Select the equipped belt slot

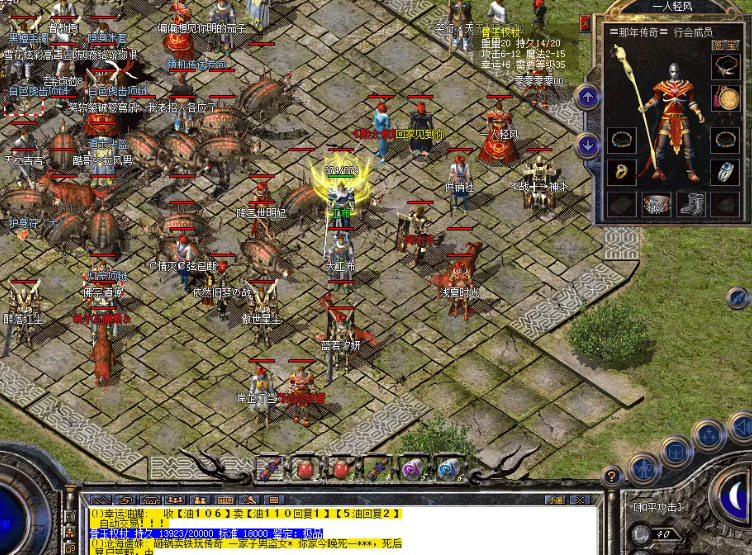pos(656,204)
